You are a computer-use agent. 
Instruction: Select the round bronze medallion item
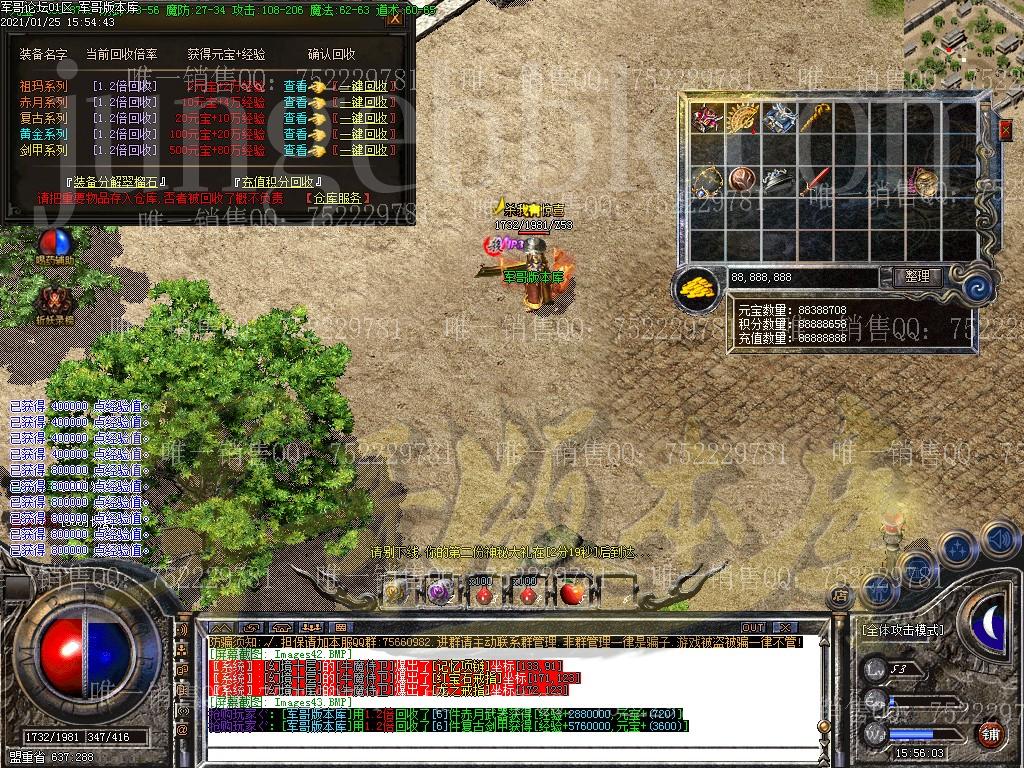(x=741, y=181)
